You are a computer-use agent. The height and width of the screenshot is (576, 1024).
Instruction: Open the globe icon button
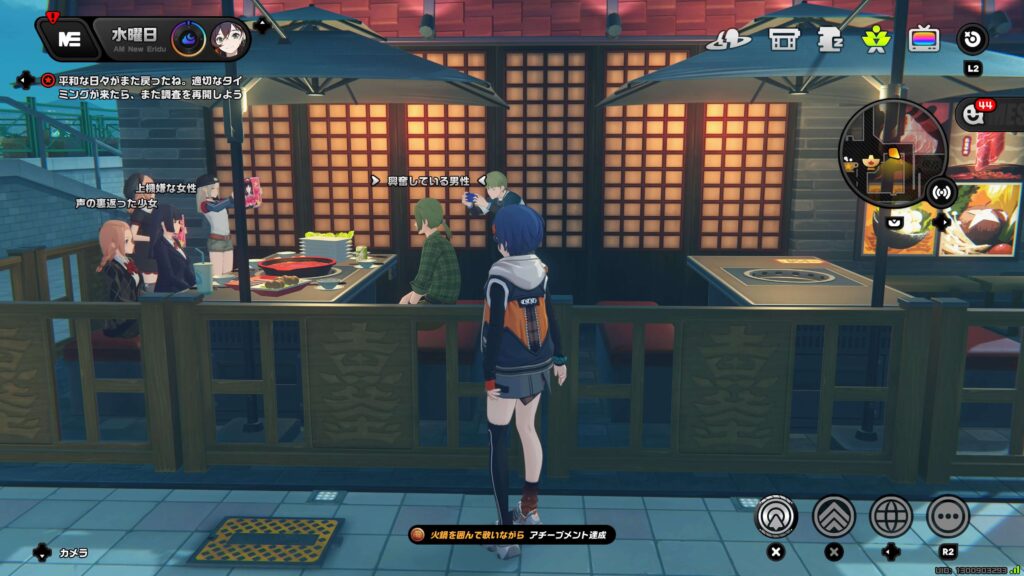[890, 516]
